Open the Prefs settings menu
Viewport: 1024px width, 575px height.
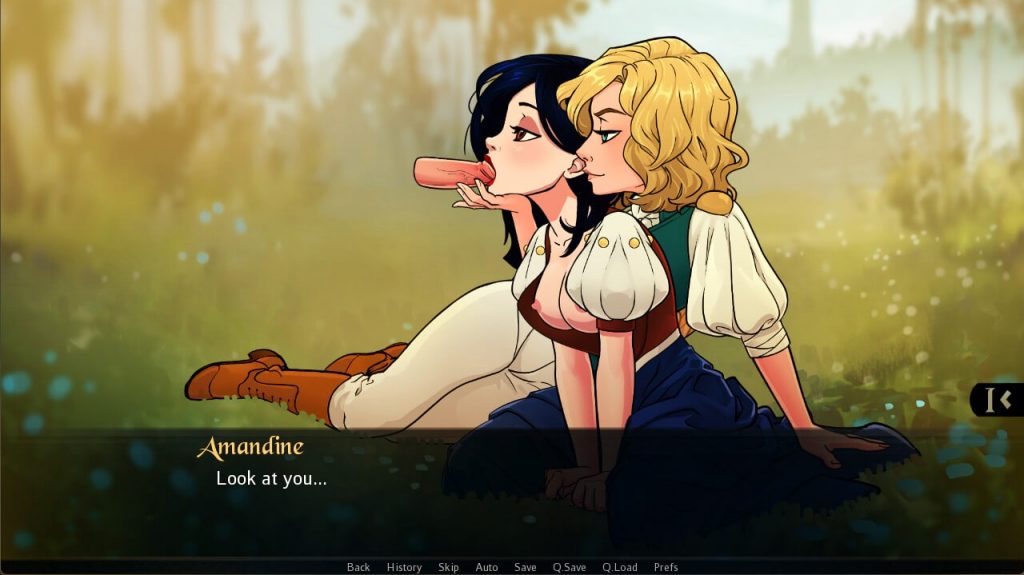point(666,567)
